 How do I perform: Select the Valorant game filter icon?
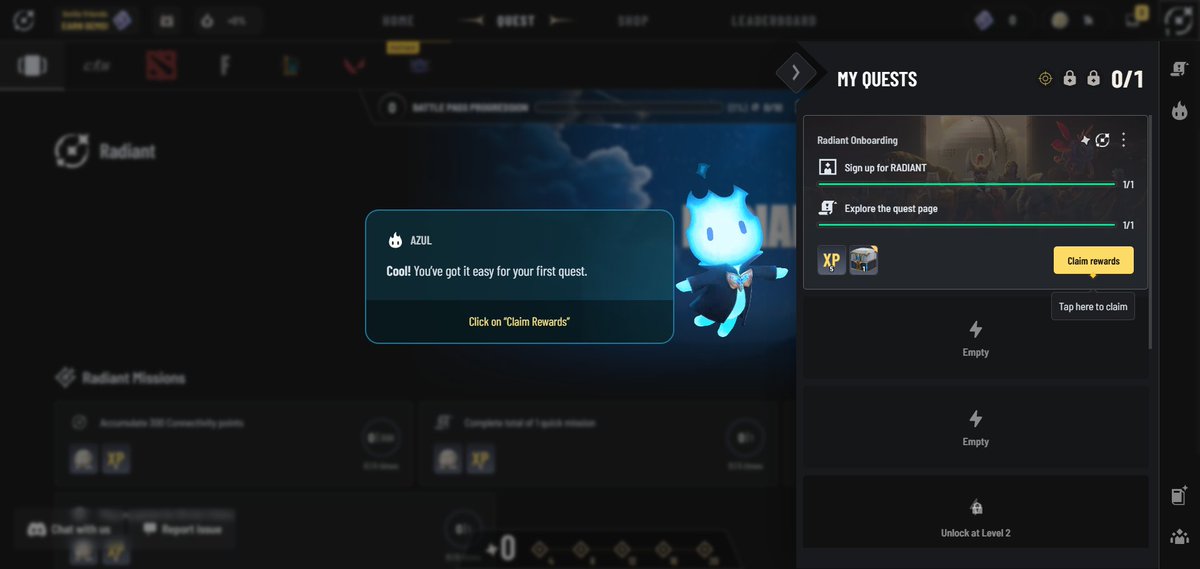pyautogui.click(x=353, y=66)
